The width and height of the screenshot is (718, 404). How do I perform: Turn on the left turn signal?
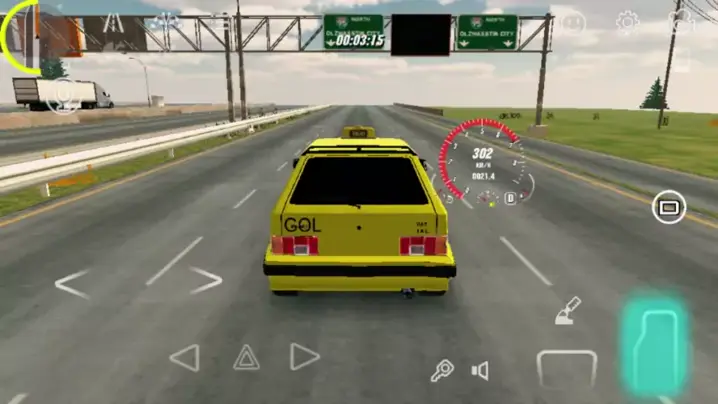(x=184, y=357)
